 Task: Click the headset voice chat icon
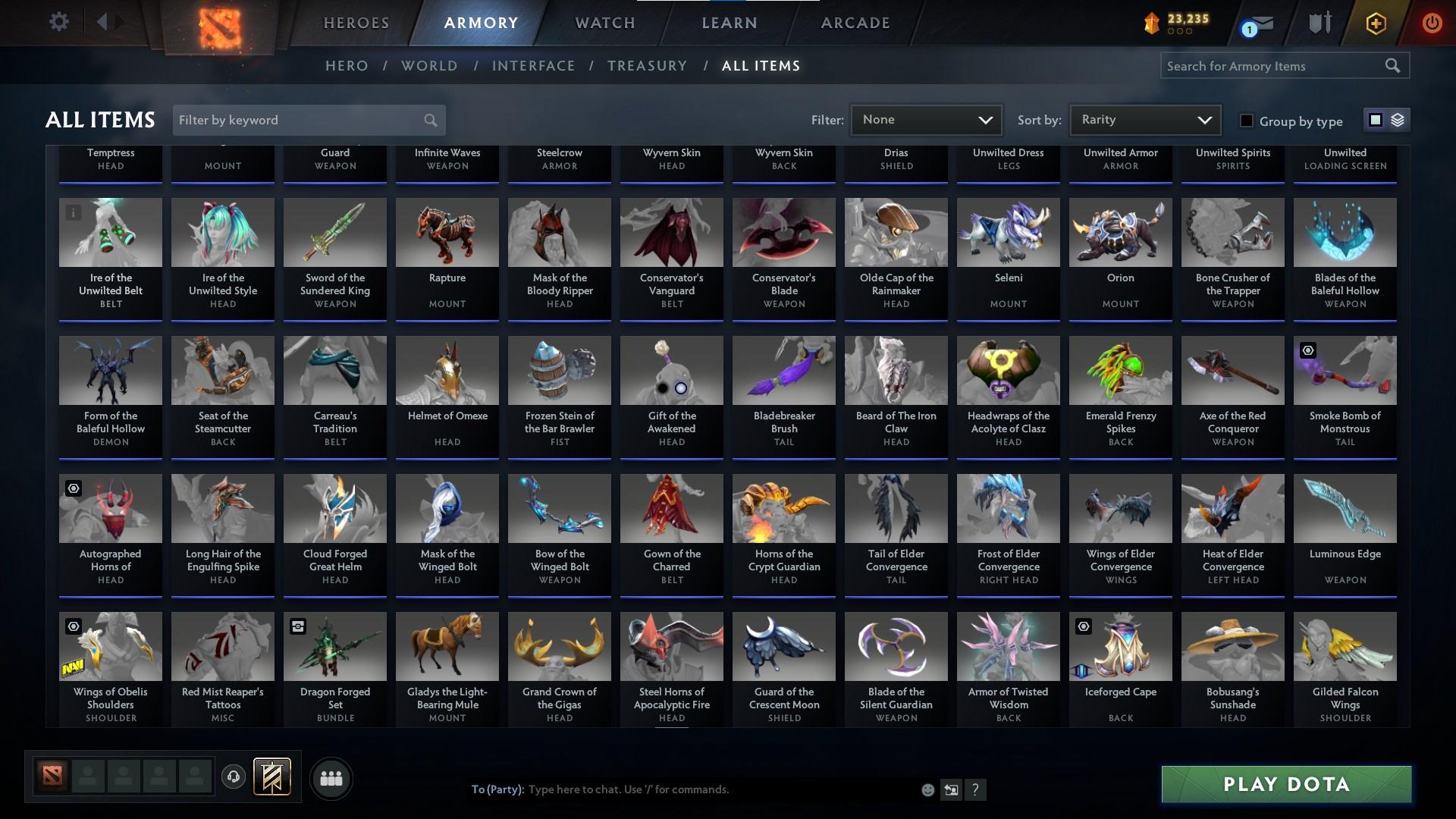[x=234, y=778]
